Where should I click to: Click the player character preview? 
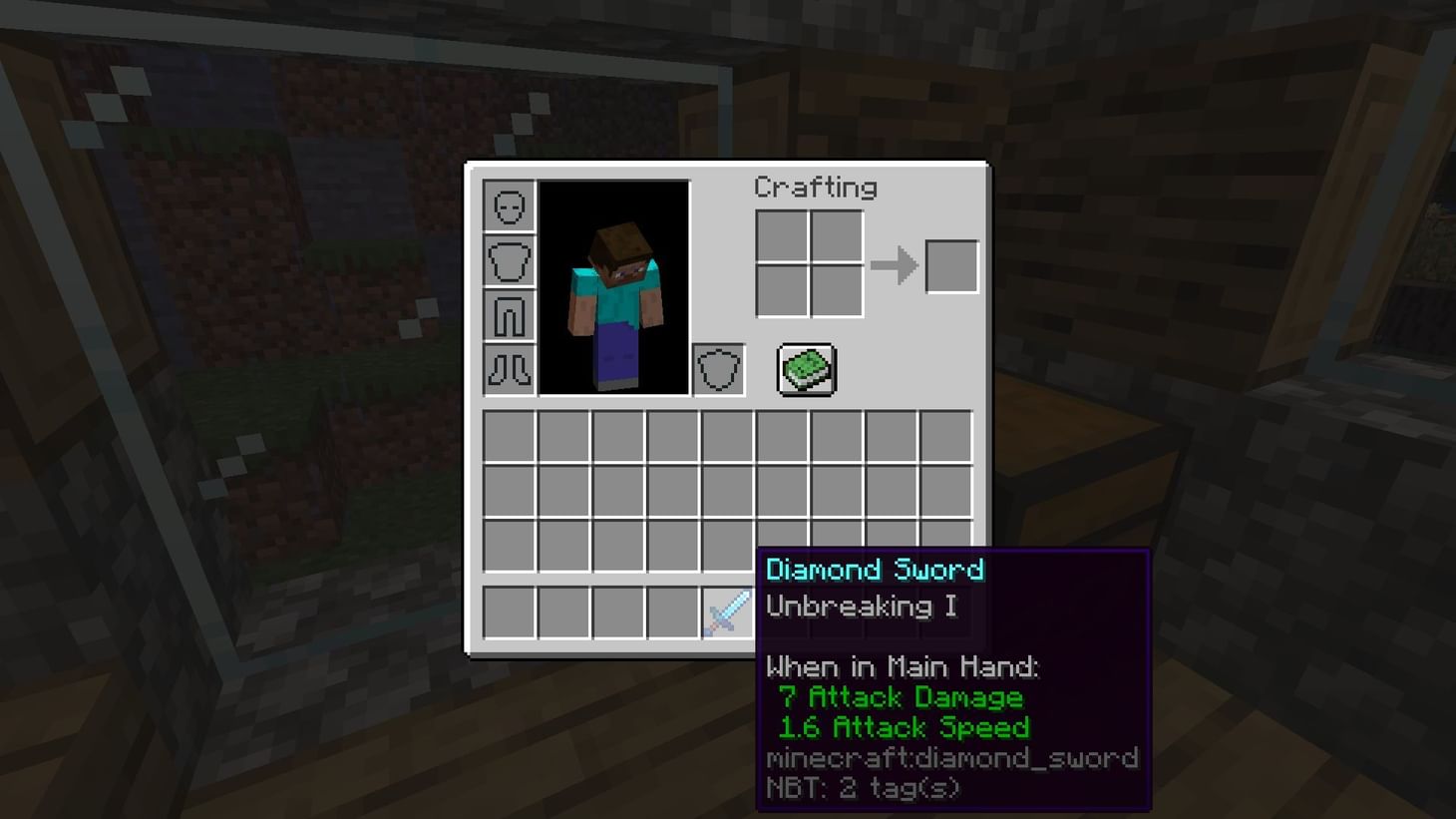614,289
